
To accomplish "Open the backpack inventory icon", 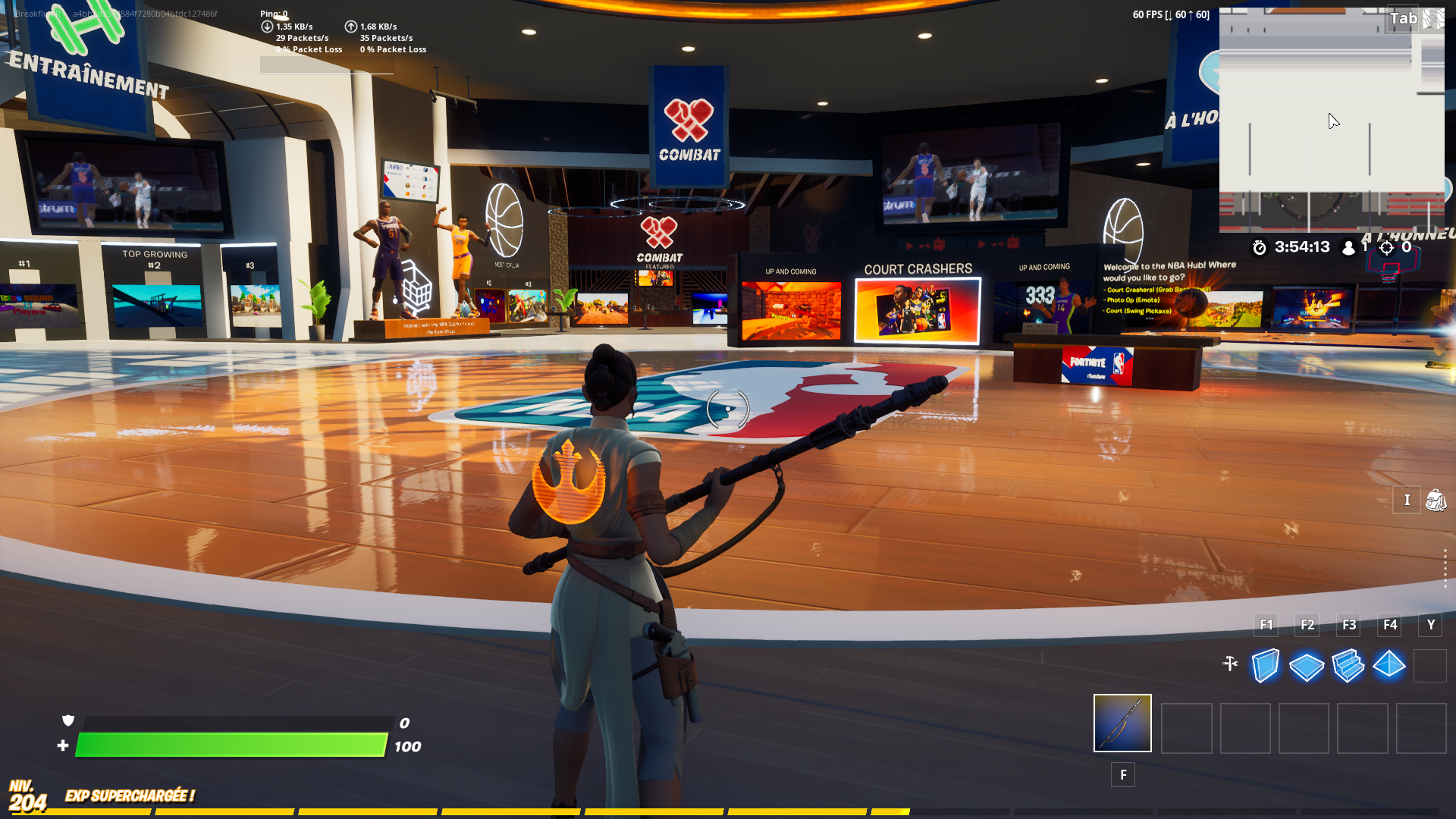I will [x=1436, y=500].
